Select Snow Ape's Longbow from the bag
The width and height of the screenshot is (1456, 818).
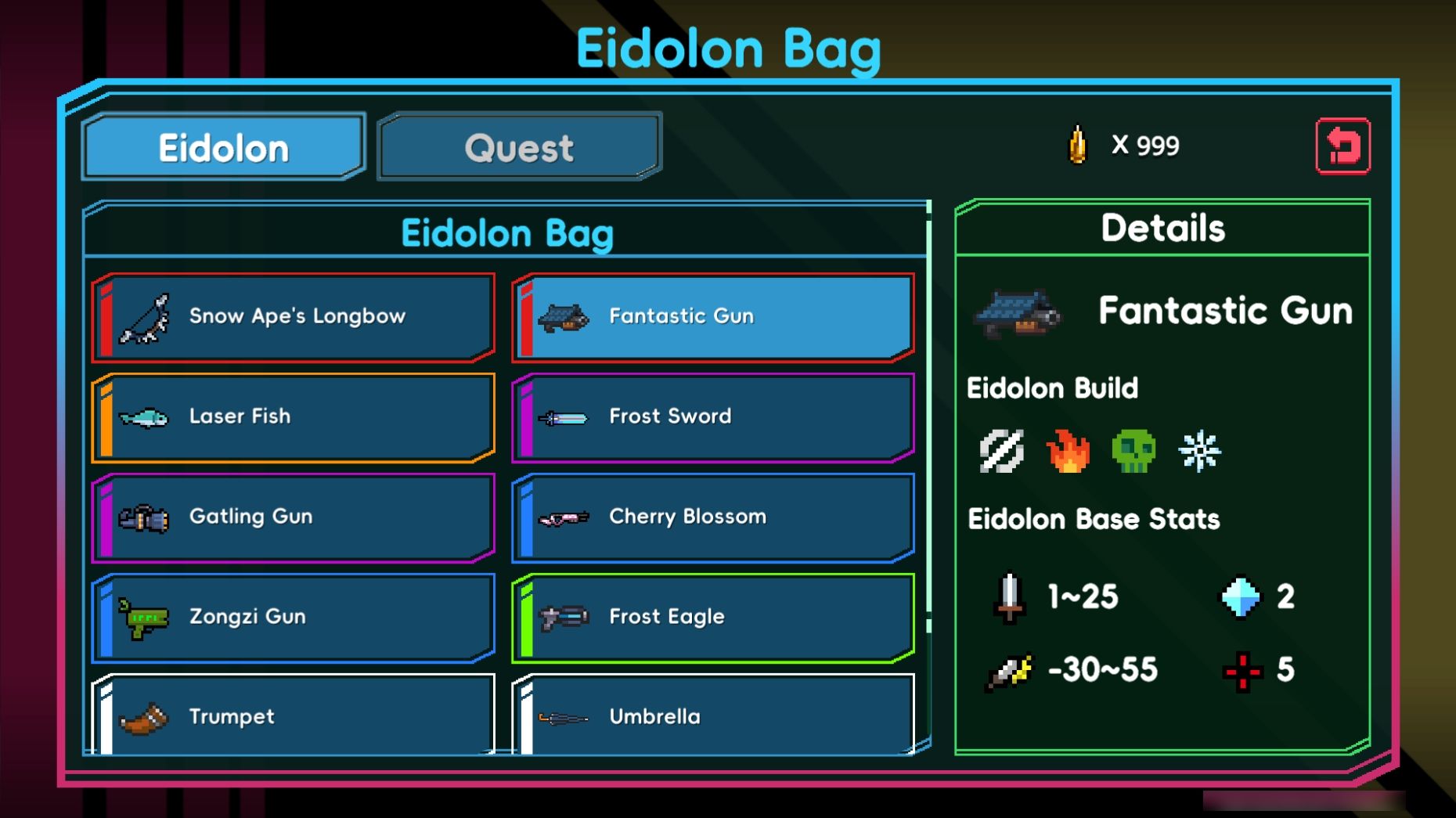tap(294, 317)
